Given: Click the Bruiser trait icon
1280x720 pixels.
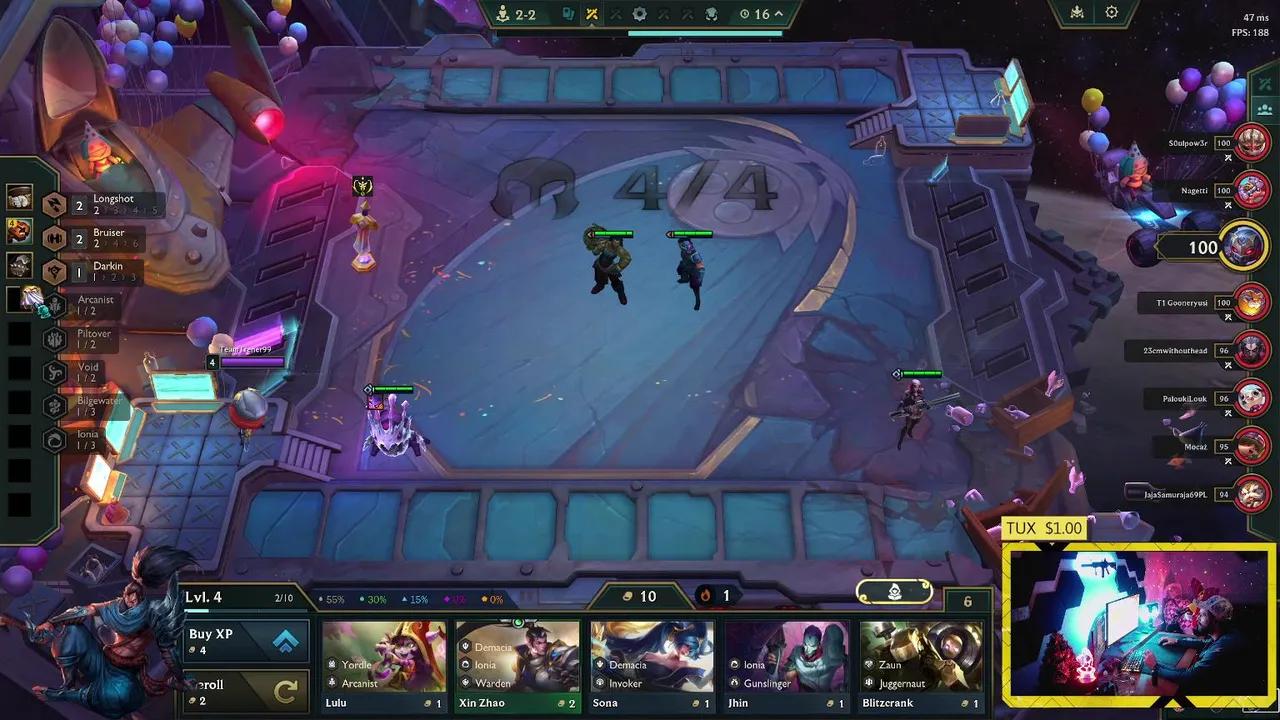Looking at the screenshot, I should tap(53, 238).
